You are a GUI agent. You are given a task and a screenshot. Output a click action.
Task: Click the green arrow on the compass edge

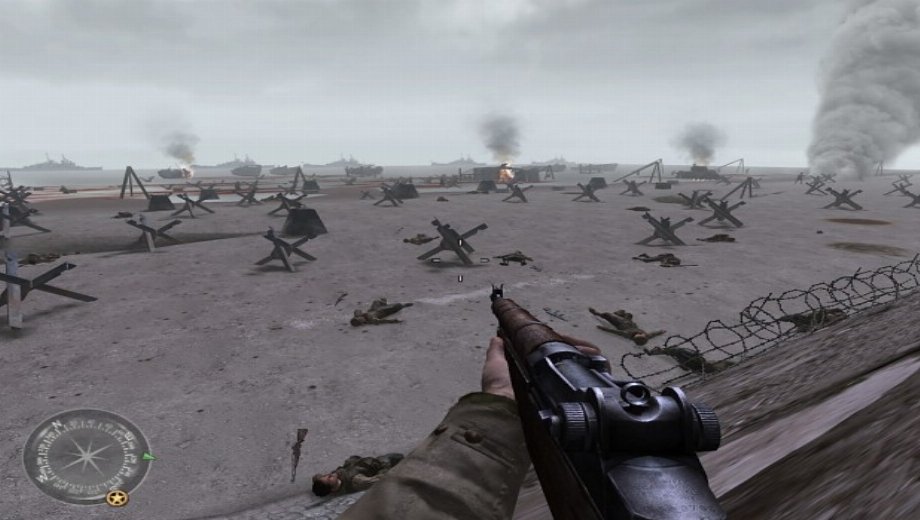(149, 457)
